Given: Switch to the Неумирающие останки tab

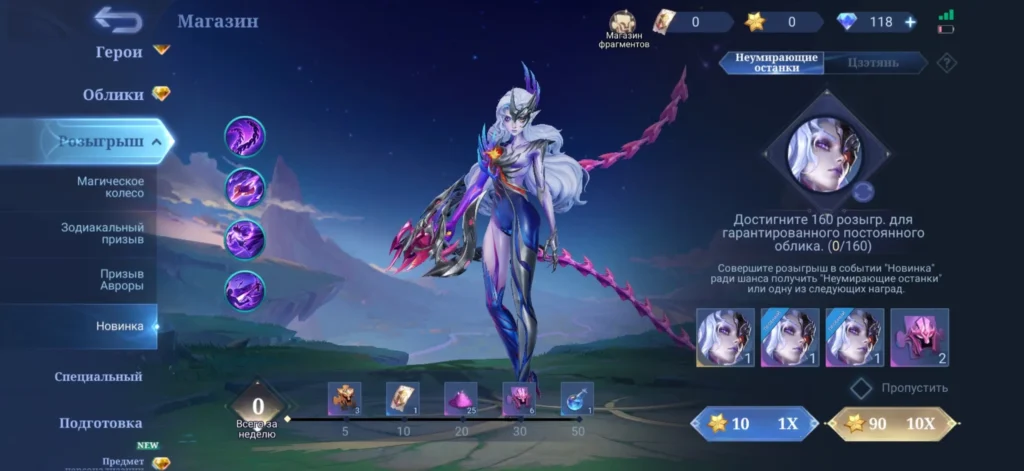Looking at the screenshot, I should (776, 62).
